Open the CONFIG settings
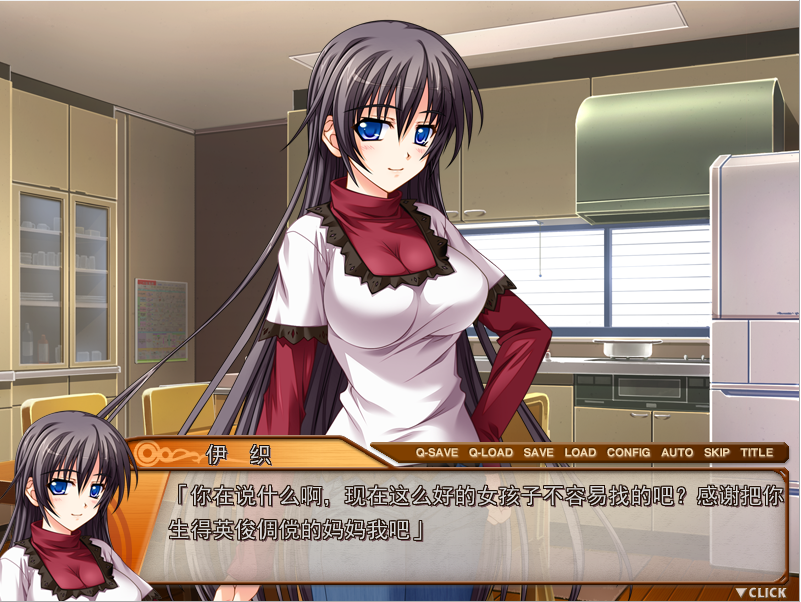Image resolution: width=801 pixels, height=602 pixels. [628, 452]
